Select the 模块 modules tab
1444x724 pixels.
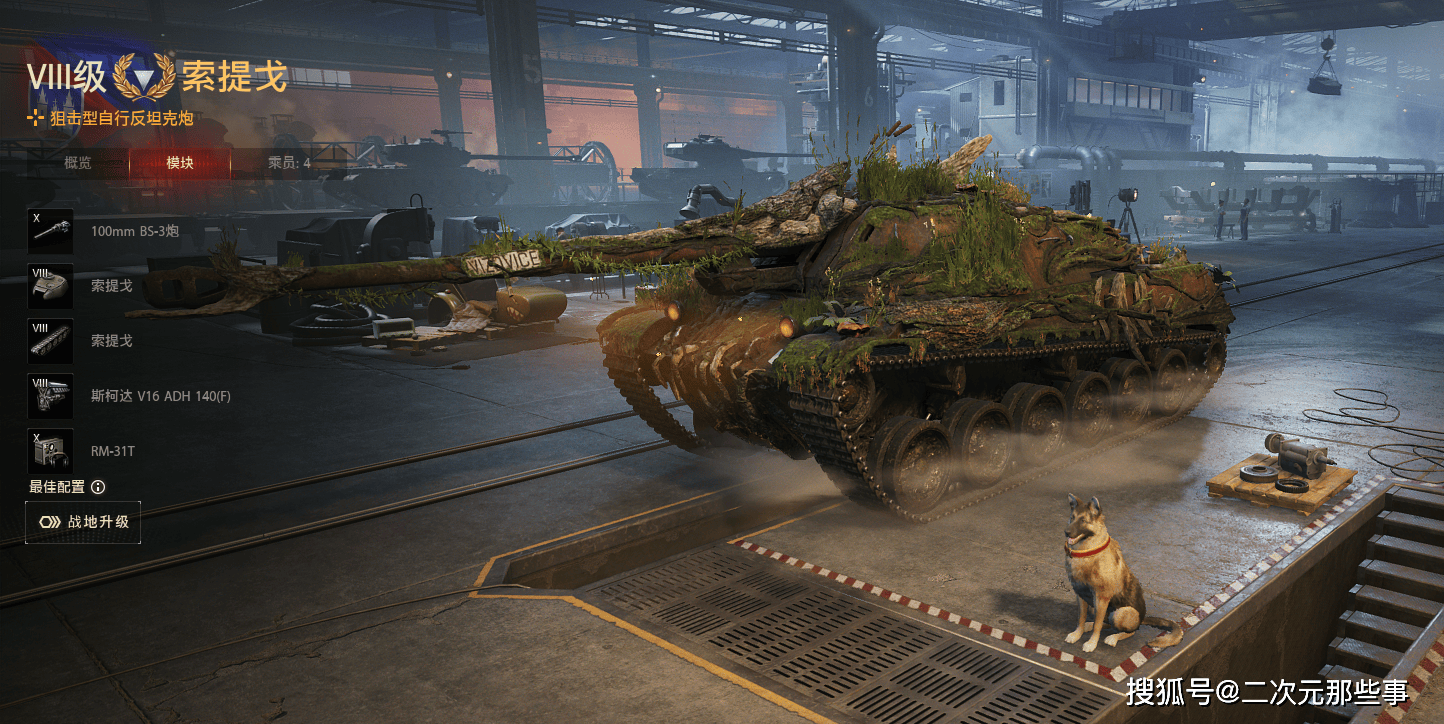180,163
